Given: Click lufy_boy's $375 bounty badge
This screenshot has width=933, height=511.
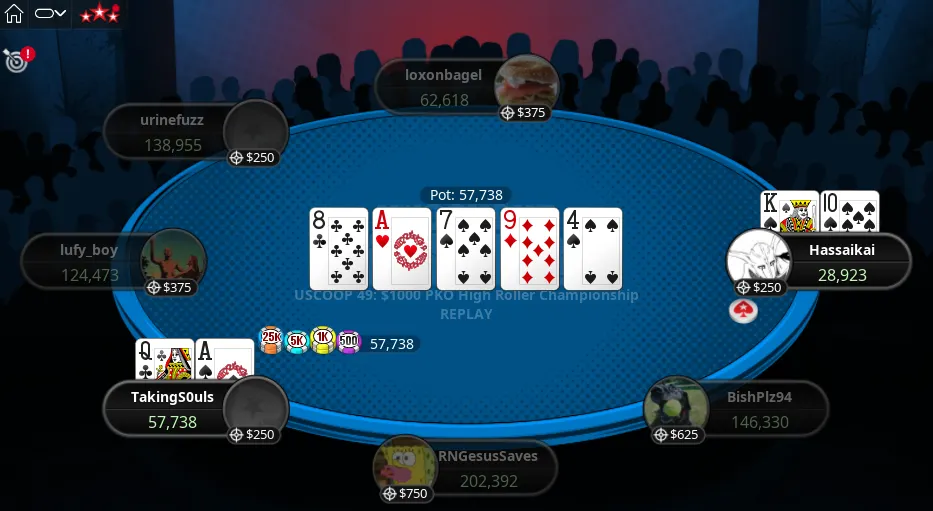Looking at the screenshot, I should (x=170, y=287).
